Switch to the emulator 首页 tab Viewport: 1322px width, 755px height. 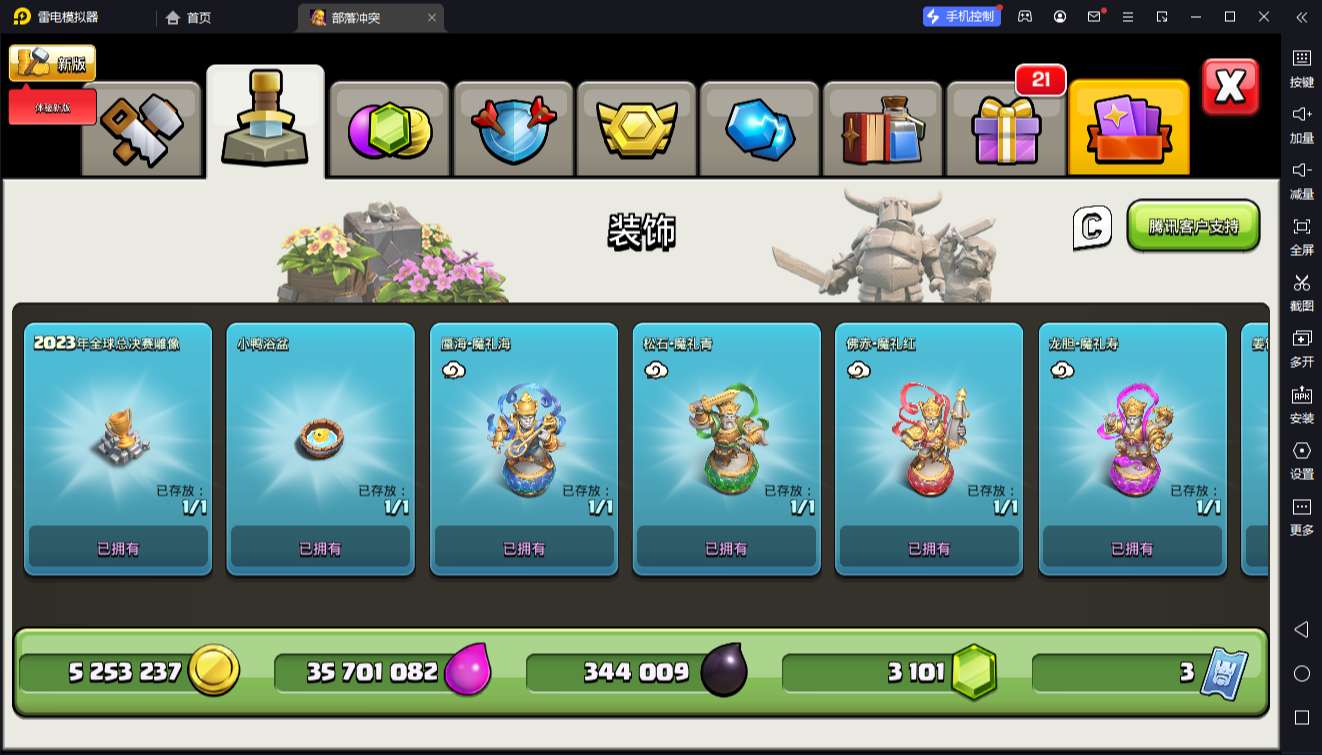(189, 17)
